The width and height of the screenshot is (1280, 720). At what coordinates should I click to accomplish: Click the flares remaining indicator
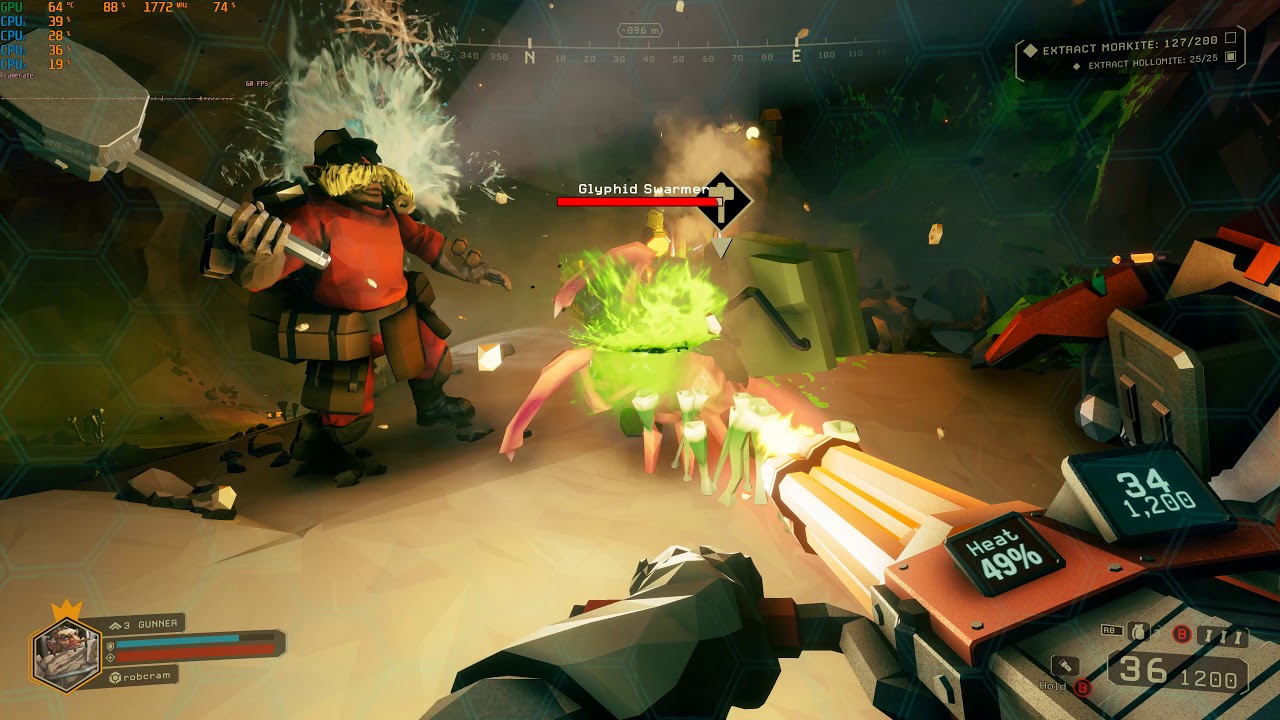pos(1226,636)
